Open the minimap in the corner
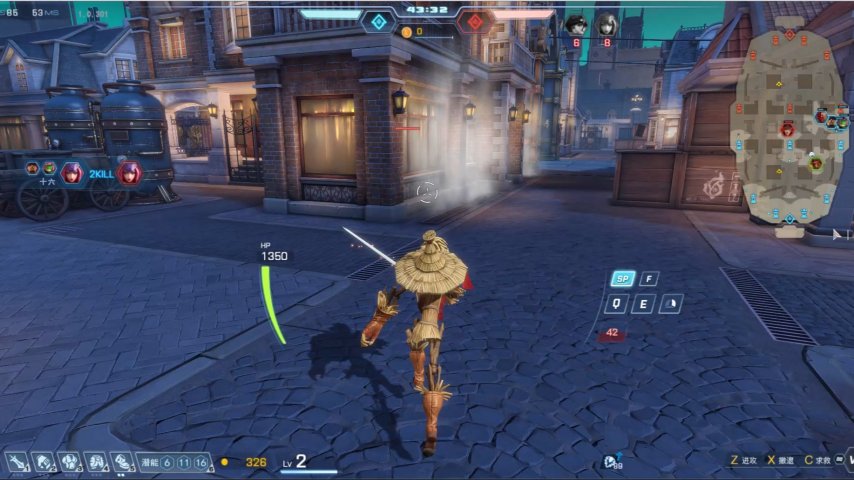 (x=790, y=128)
